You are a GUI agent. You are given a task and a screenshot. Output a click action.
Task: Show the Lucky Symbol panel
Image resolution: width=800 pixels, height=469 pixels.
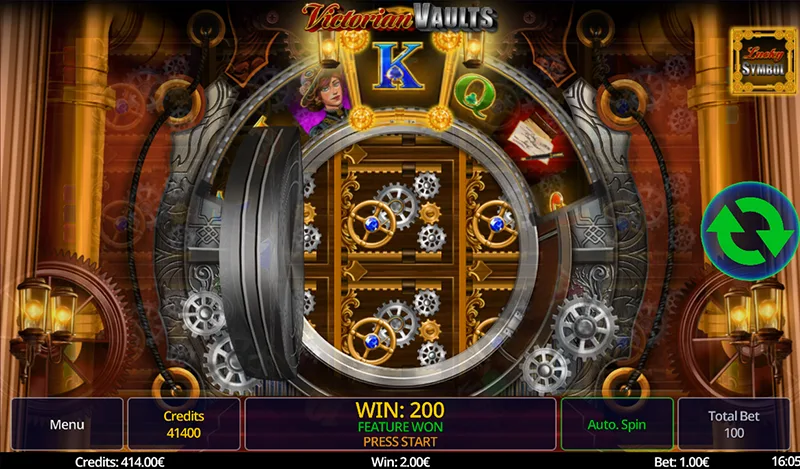pos(763,60)
